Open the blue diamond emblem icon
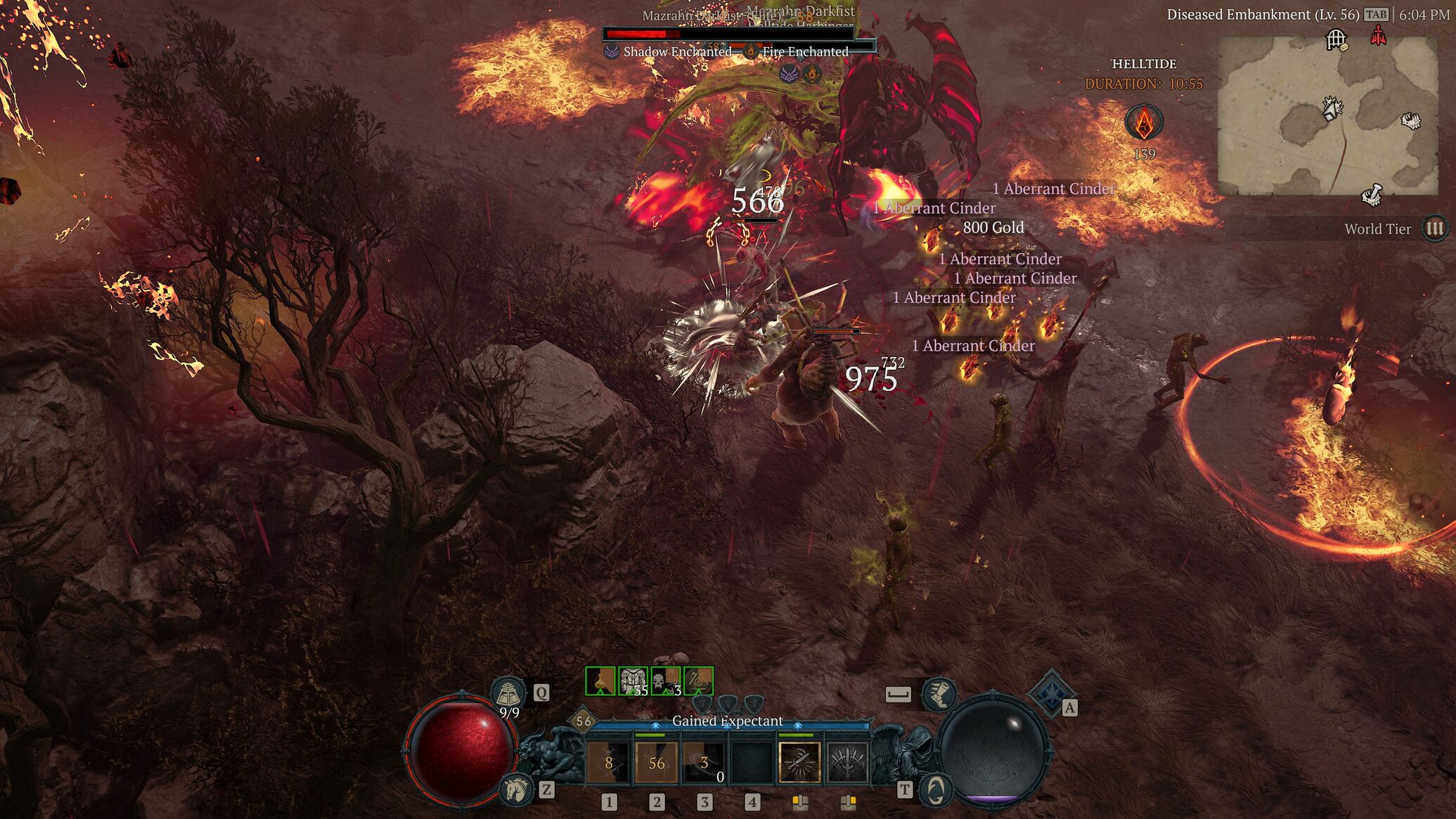1456x819 pixels. coord(1049,692)
